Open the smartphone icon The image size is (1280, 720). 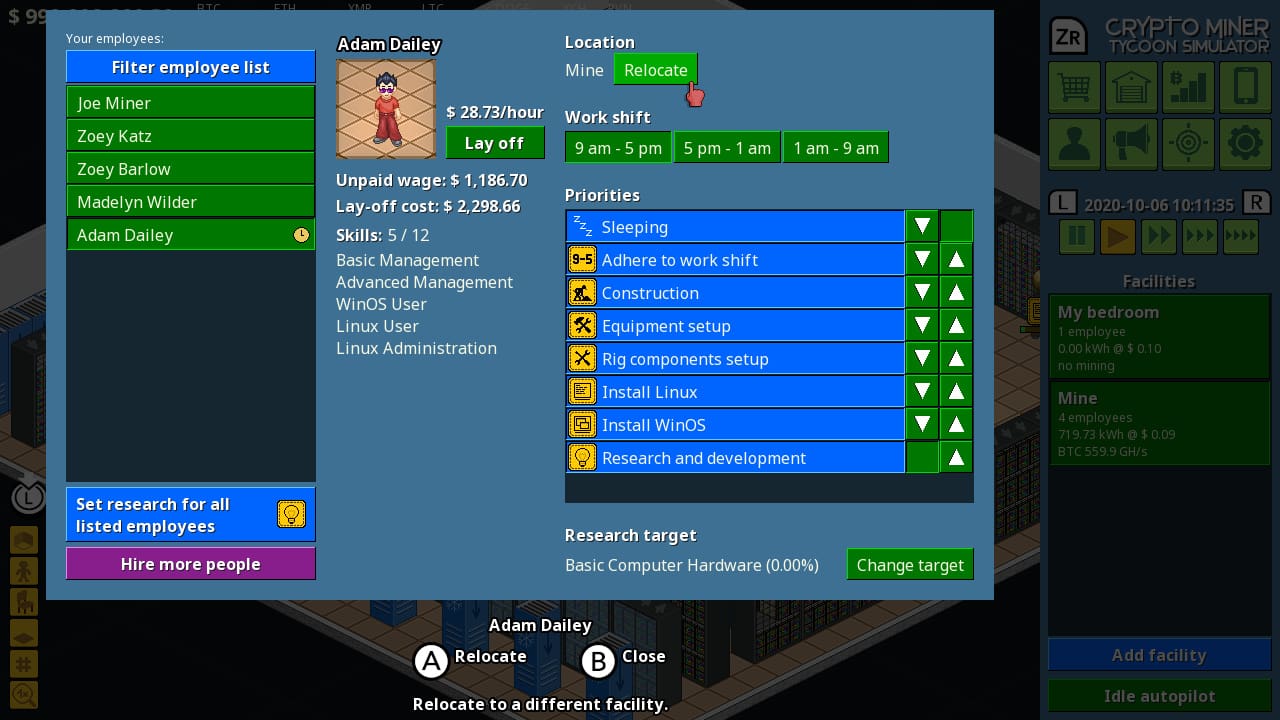1245,87
